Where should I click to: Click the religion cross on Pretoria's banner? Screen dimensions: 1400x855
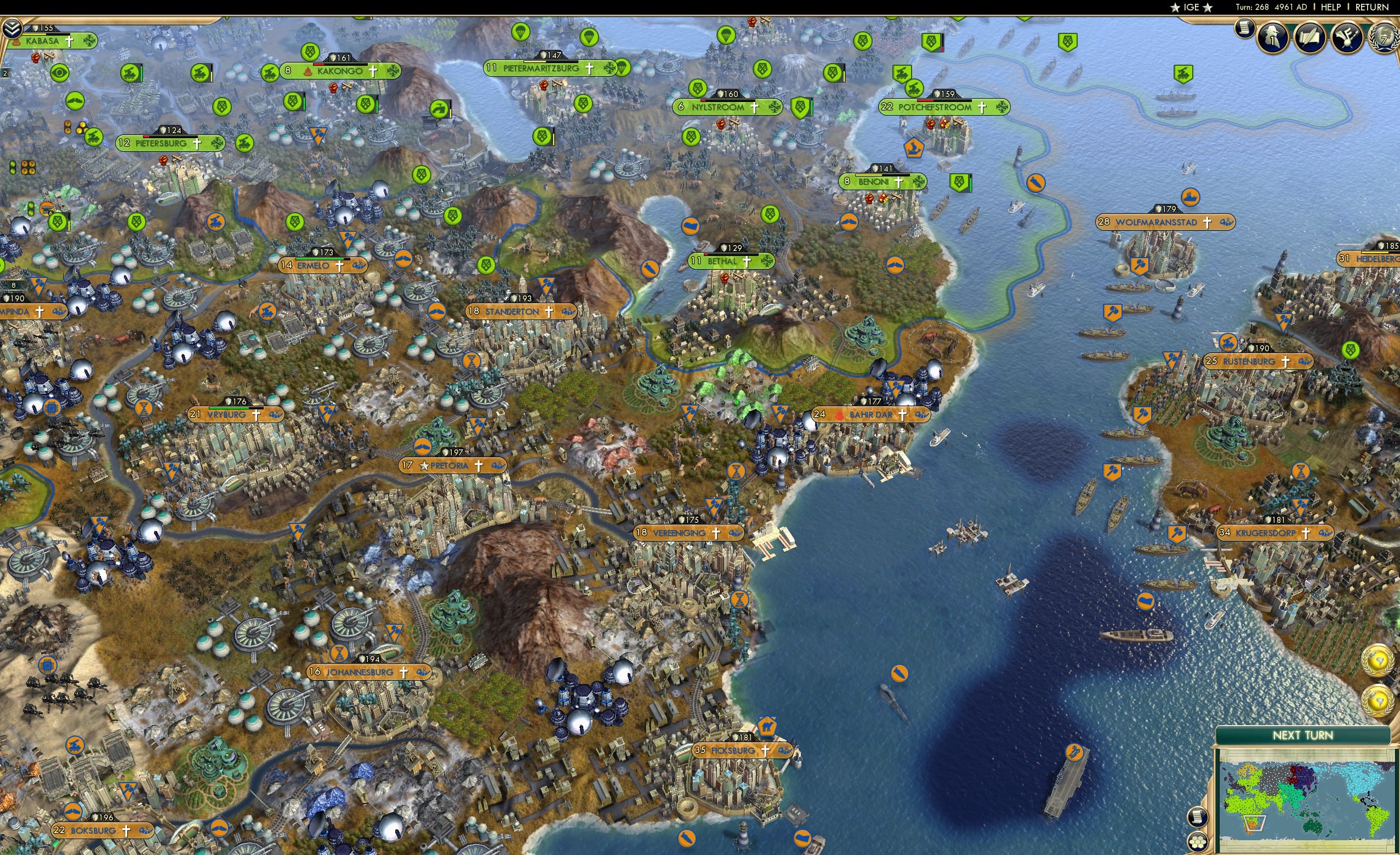[x=479, y=467]
